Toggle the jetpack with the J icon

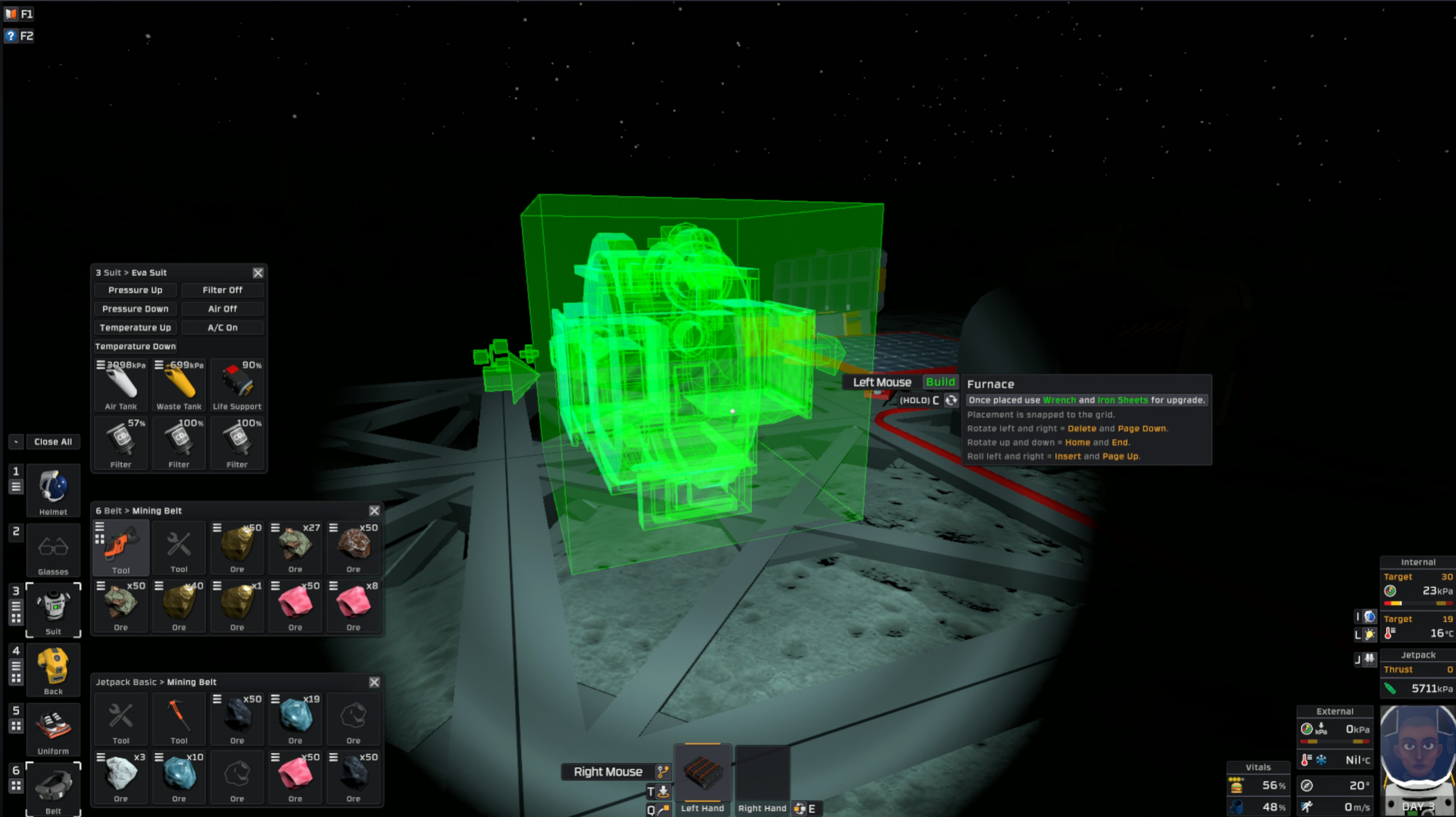[x=1369, y=659]
